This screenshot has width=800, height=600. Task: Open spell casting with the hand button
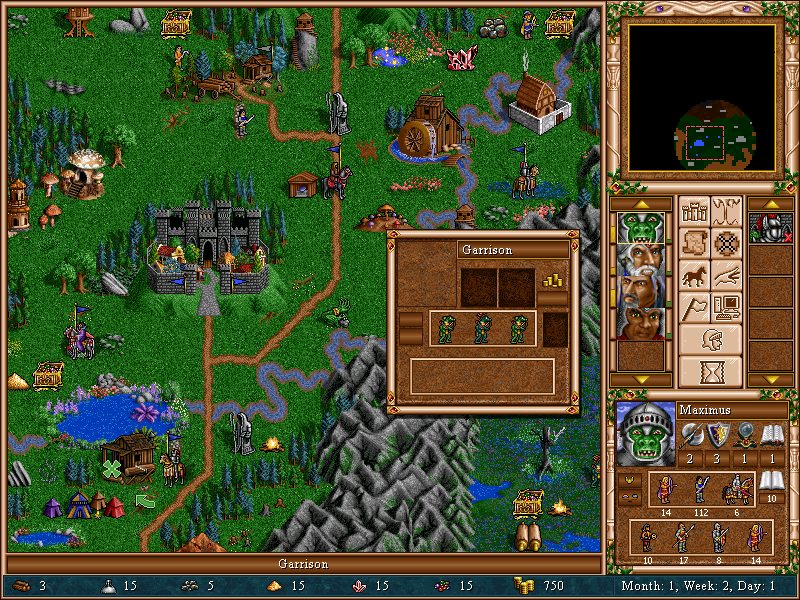[x=728, y=274]
